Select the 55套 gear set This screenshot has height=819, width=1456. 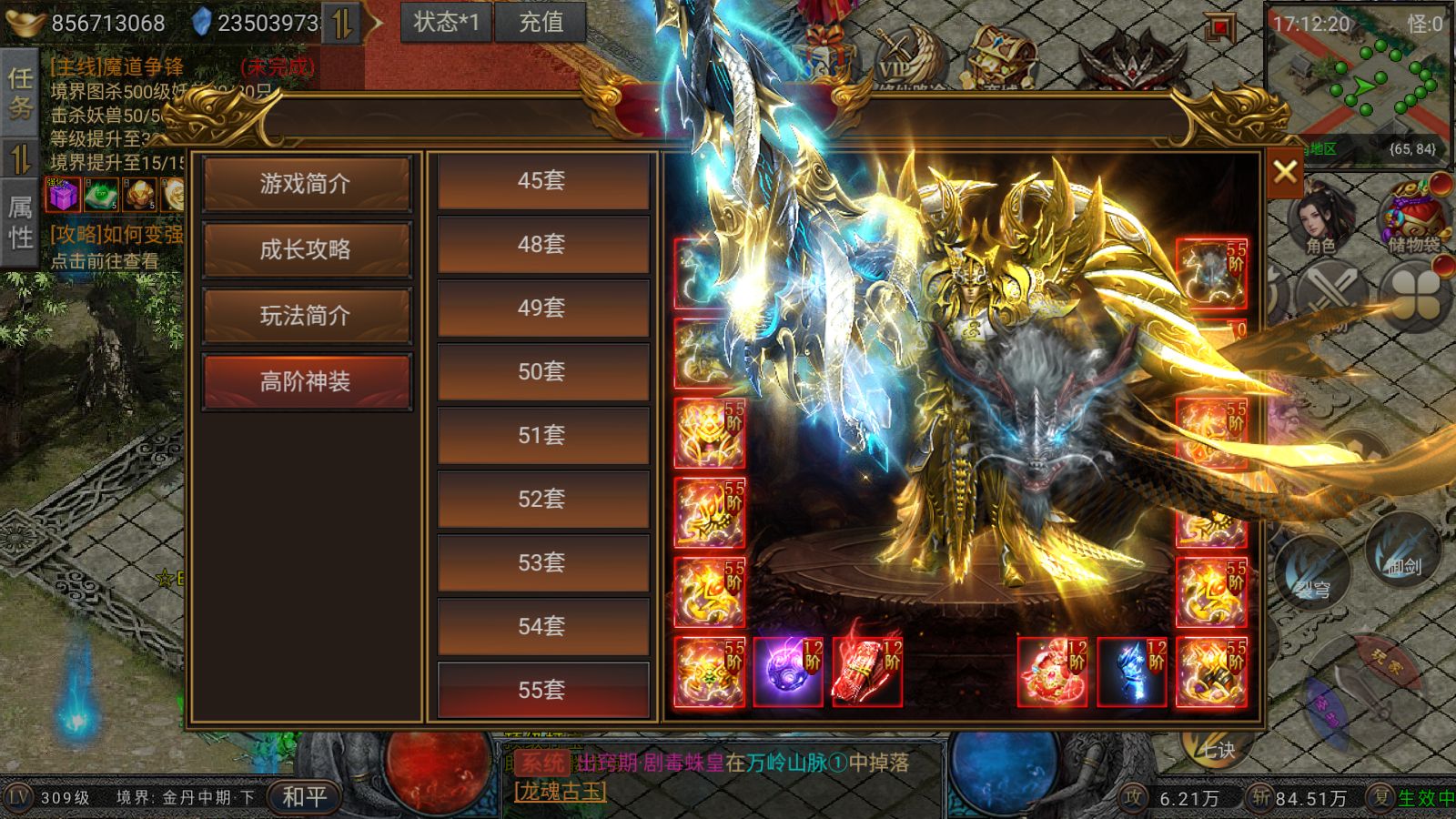[542, 691]
